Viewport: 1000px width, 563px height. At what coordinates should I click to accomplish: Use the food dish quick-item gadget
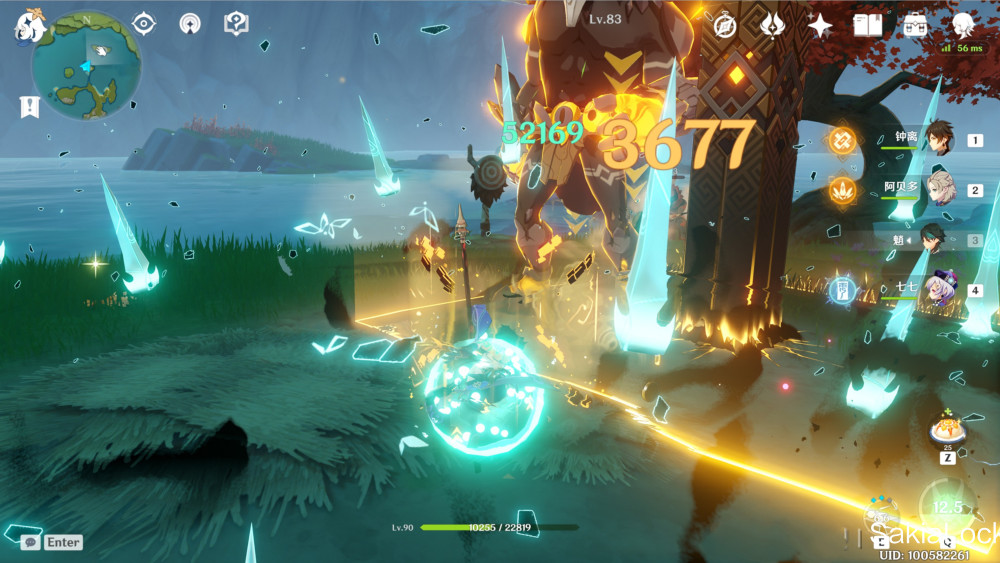[x=946, y=431]
